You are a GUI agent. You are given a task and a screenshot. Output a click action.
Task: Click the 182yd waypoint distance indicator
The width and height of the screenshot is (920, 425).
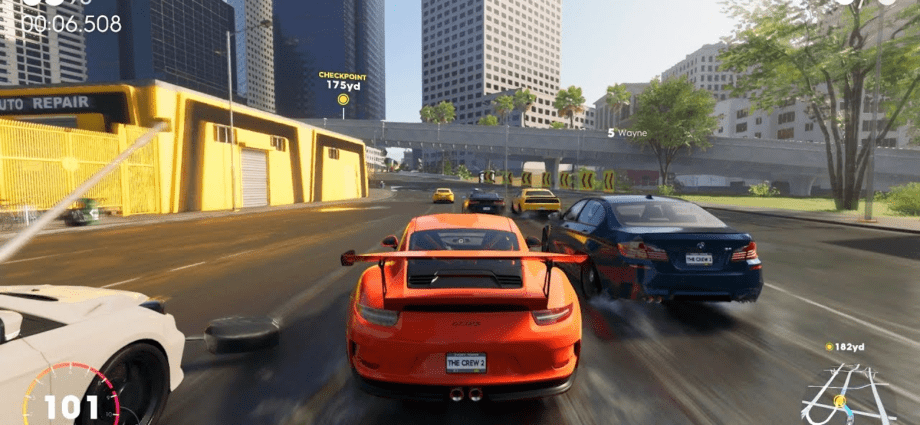846,346
